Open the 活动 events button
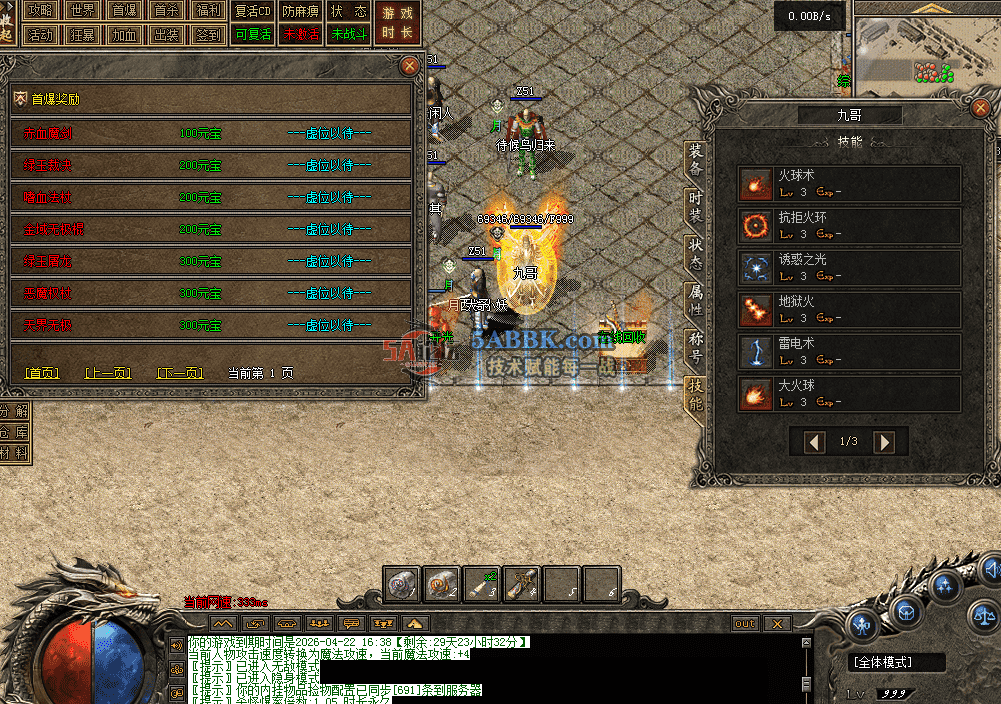Screen dimensions: 1001x704 (40, 34)
